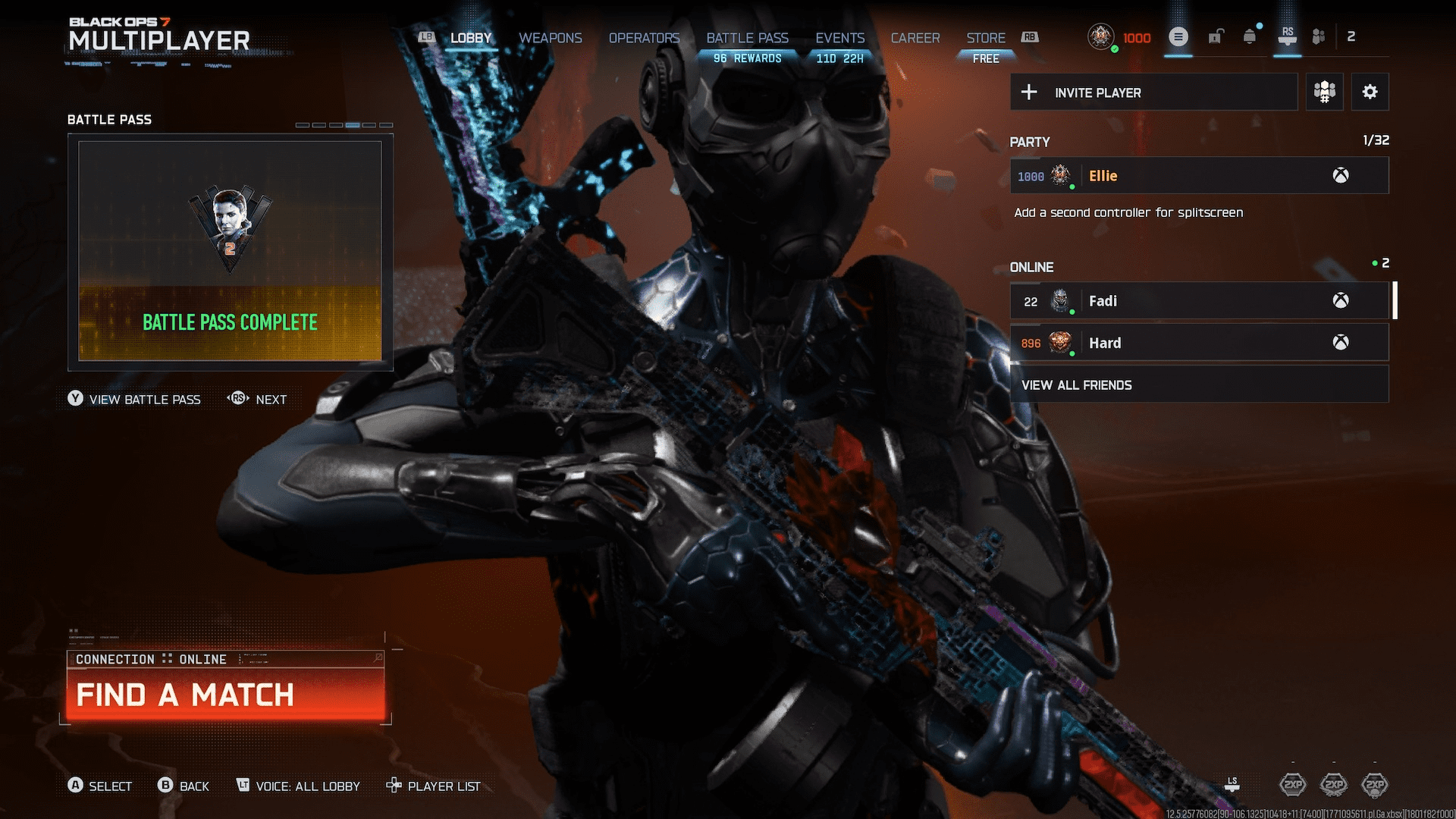This screenshot has height=819, width=1456.
Task: Select the Operators tab
Action: [644, 38]
